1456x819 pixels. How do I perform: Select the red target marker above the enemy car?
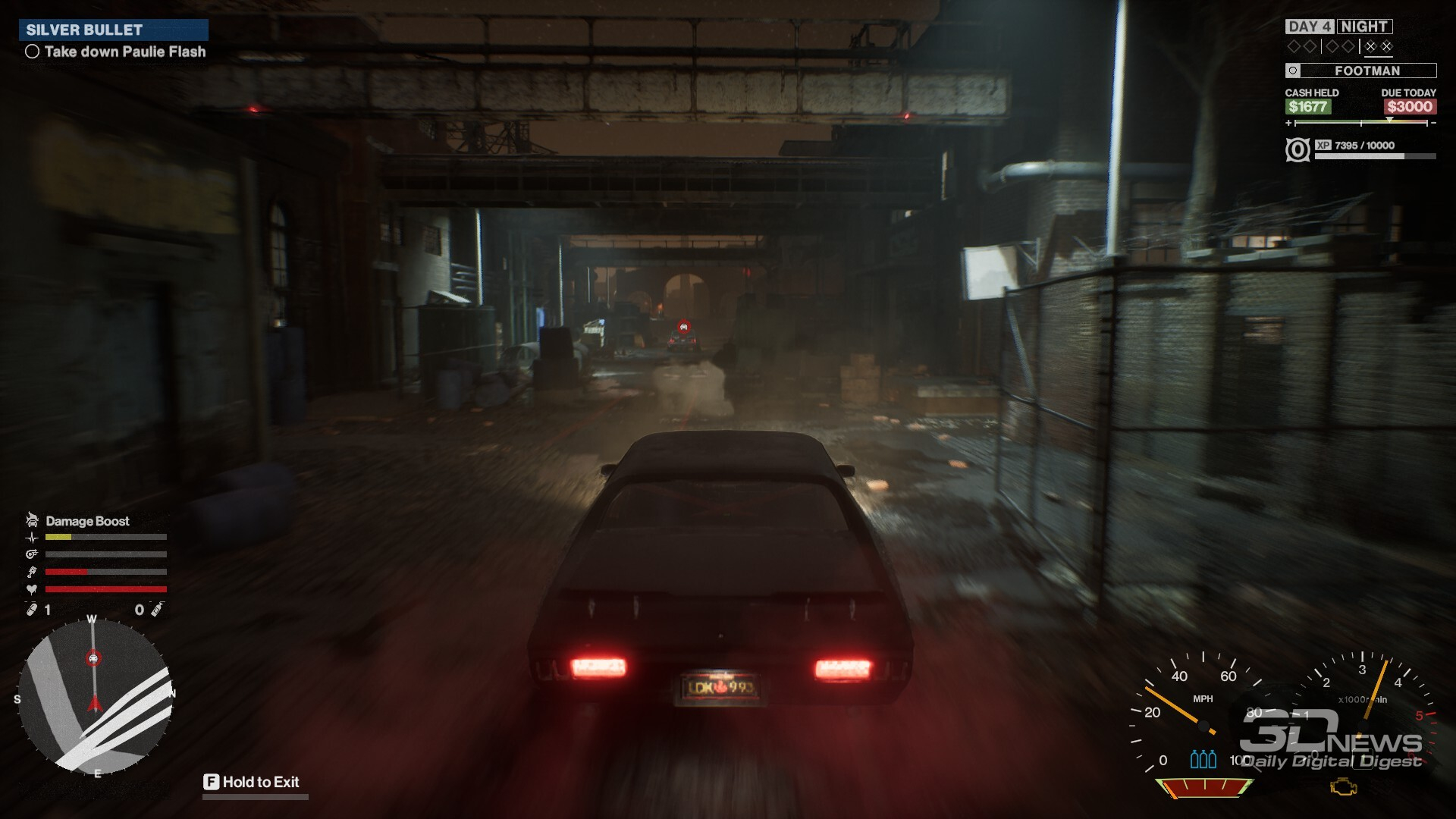pyautogui.click(x=683, y=327)
